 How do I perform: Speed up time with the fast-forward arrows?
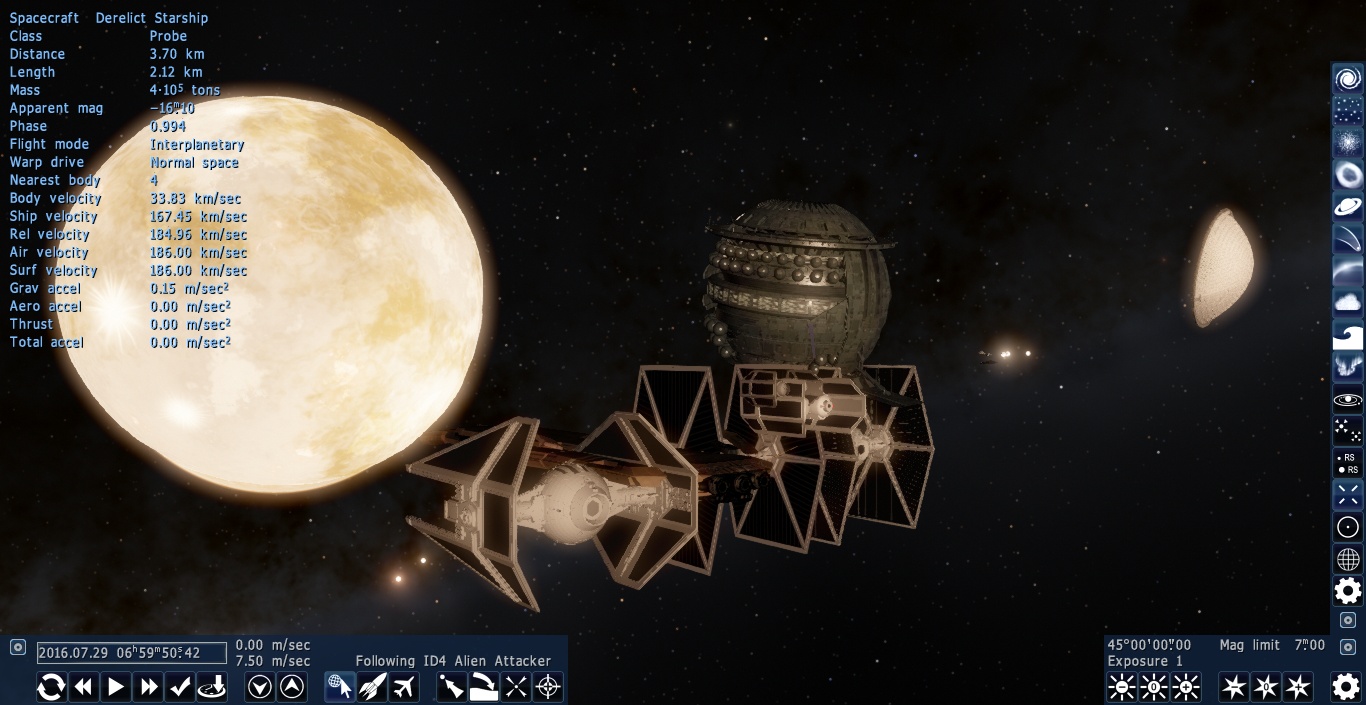(x=148, y=687)
